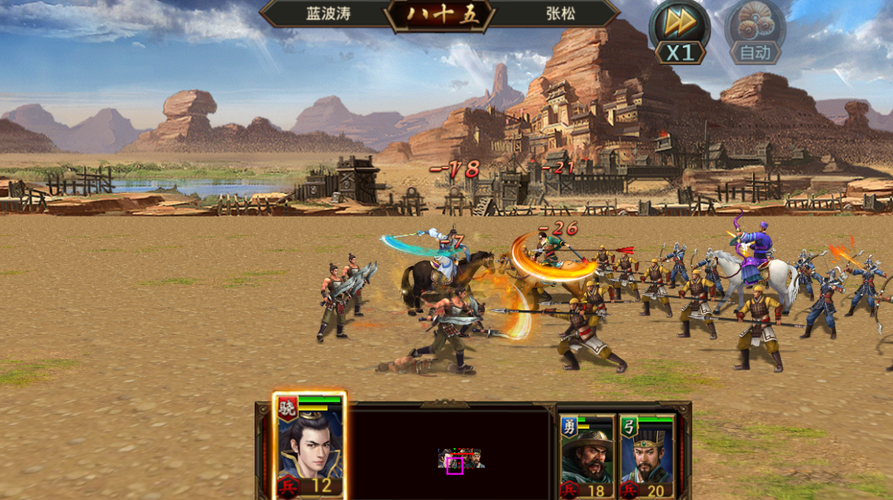This screenshot has width=893, height=500.
Task: Select the enemy archer general card with 20 troops
Action: (646, 455)
